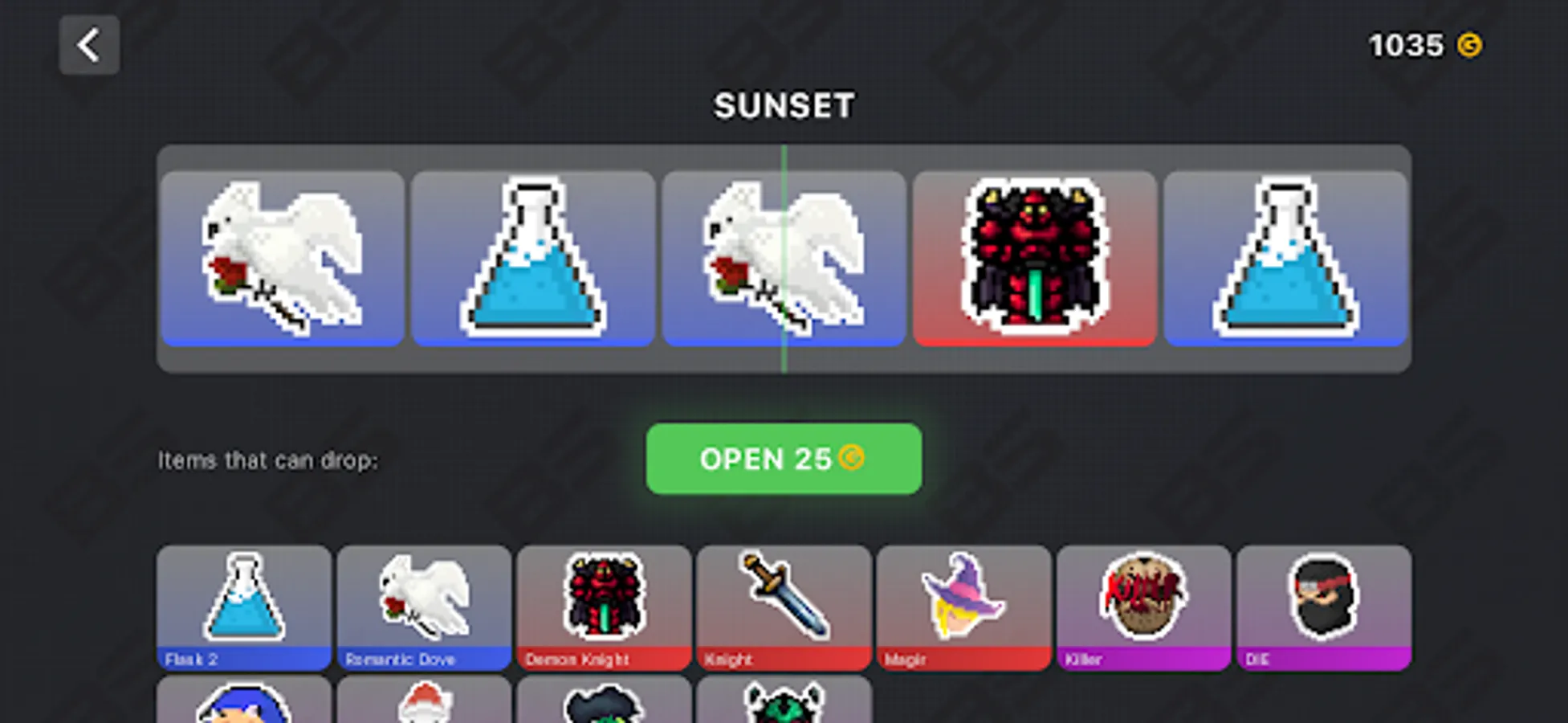Screen dimensions: 1568x723
Task: Select the Knight sword drop item
Action: [x=783, y=607]
